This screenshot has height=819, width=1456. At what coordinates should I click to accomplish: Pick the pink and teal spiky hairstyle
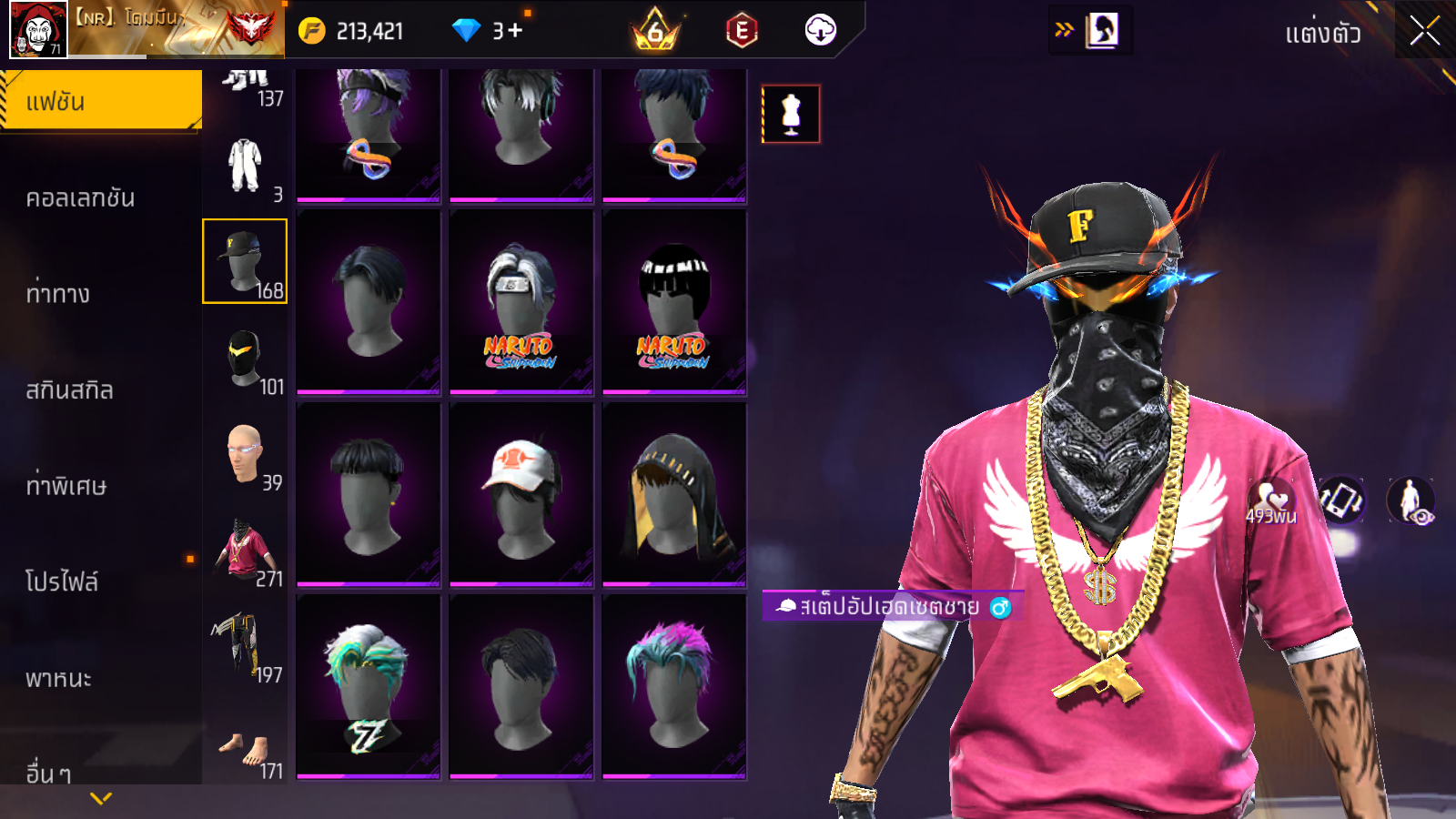pos(673,686)
